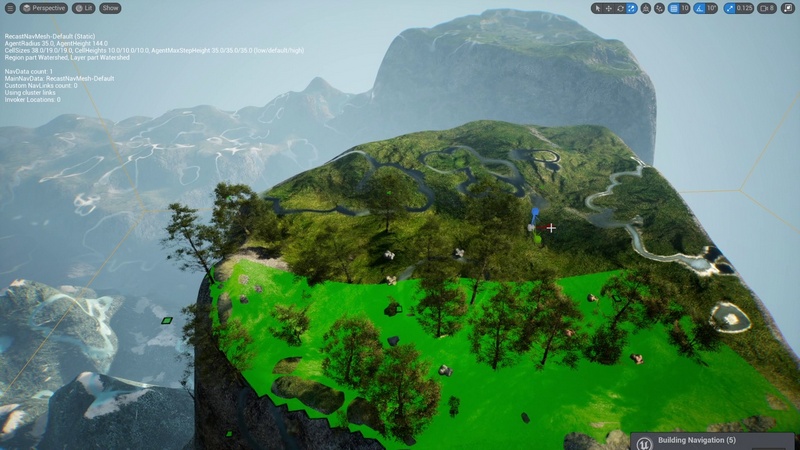Switch to the rotate tool
Image resolution: width=800 pixels, height=450 pixels.
click(x=621, y=8)
